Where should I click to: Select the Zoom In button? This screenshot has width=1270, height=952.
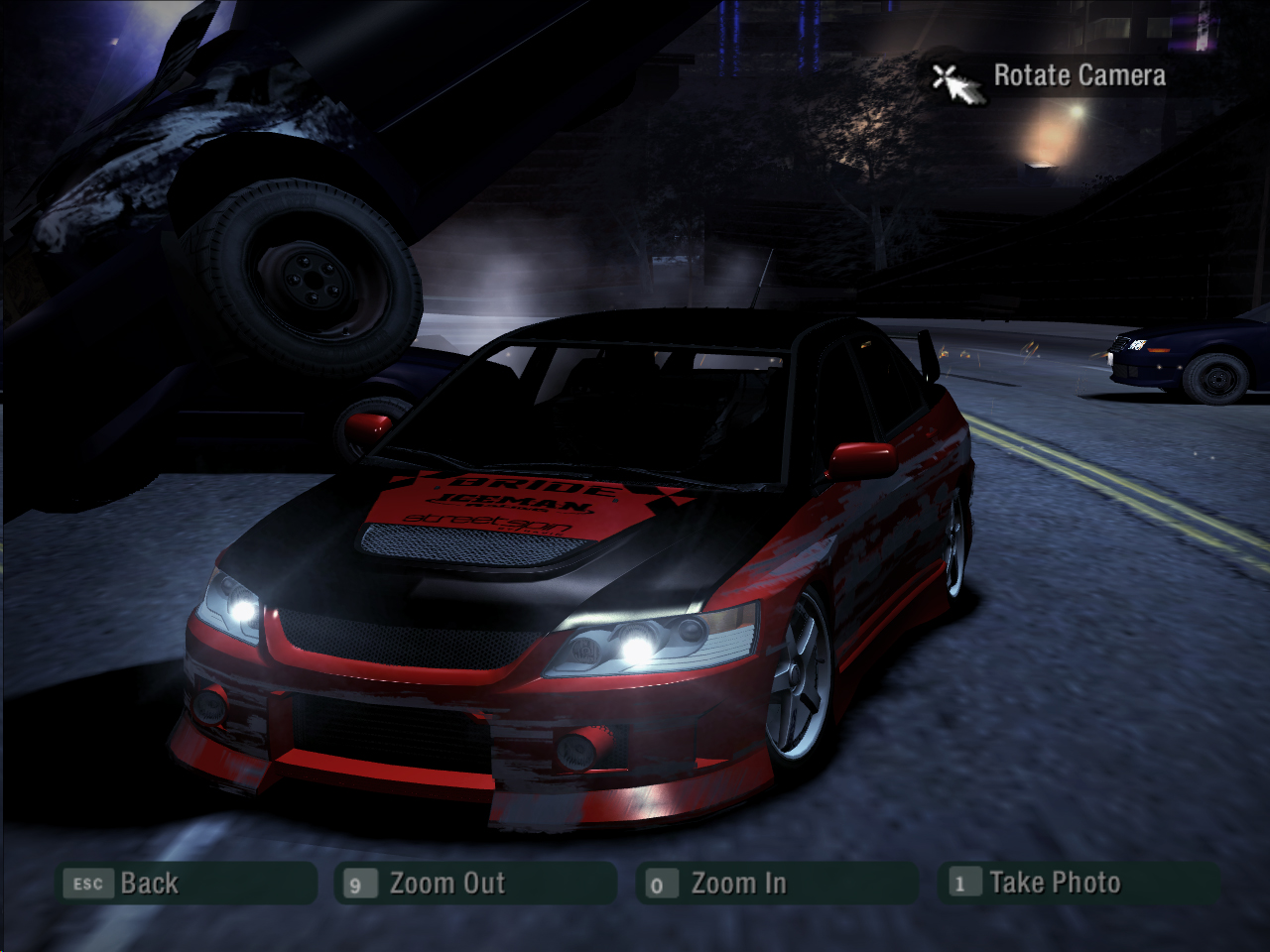point(776,883)
